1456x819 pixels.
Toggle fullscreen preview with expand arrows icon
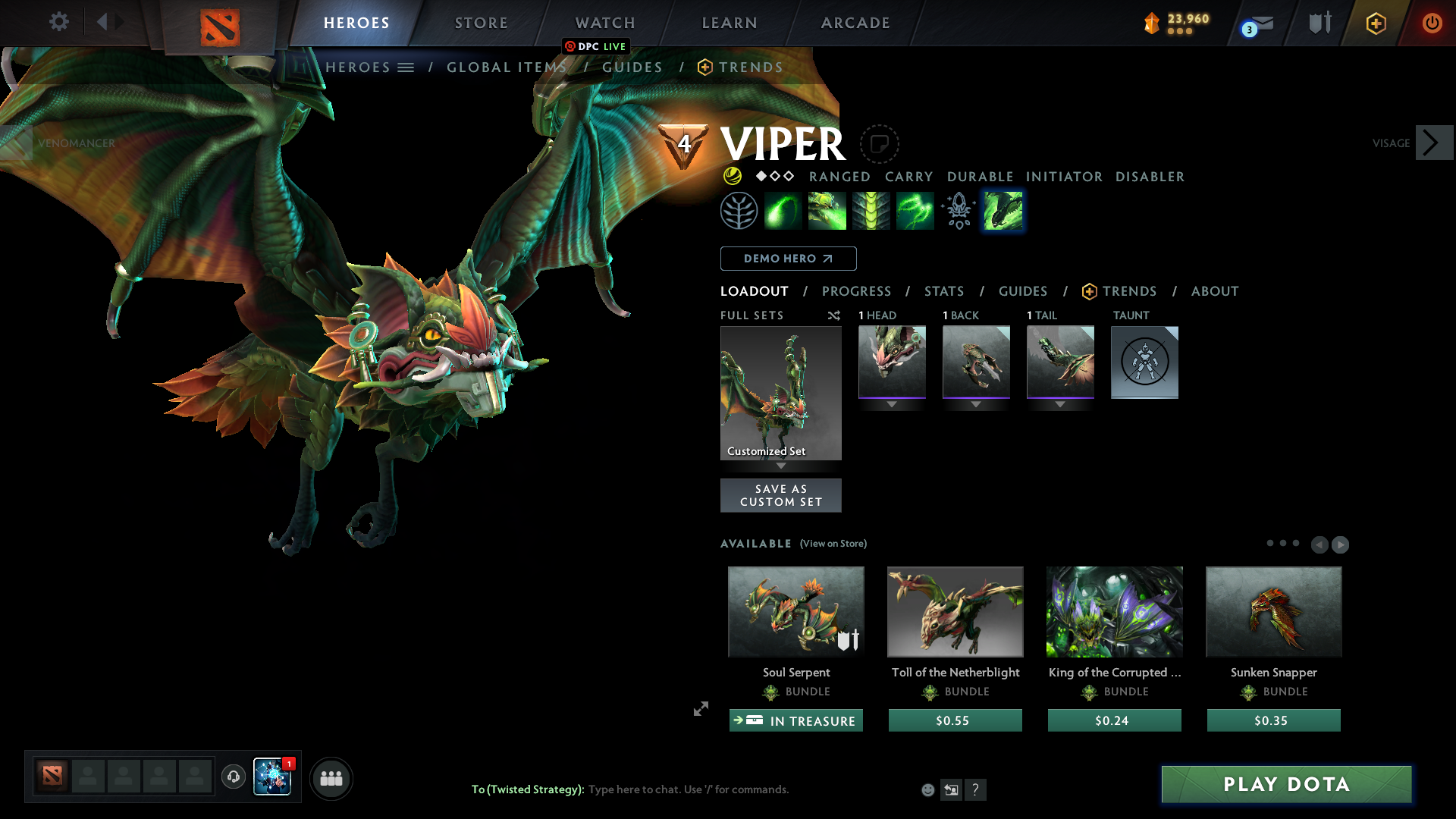700,709
